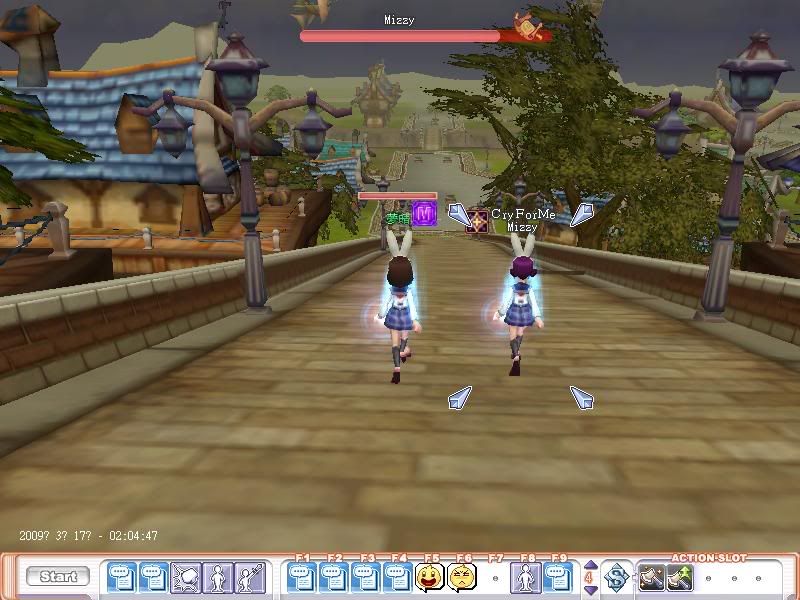Activate the raised-arm figure emote icon
The height and width of the screenshot is (600, 800).
(x=249, y=577)
